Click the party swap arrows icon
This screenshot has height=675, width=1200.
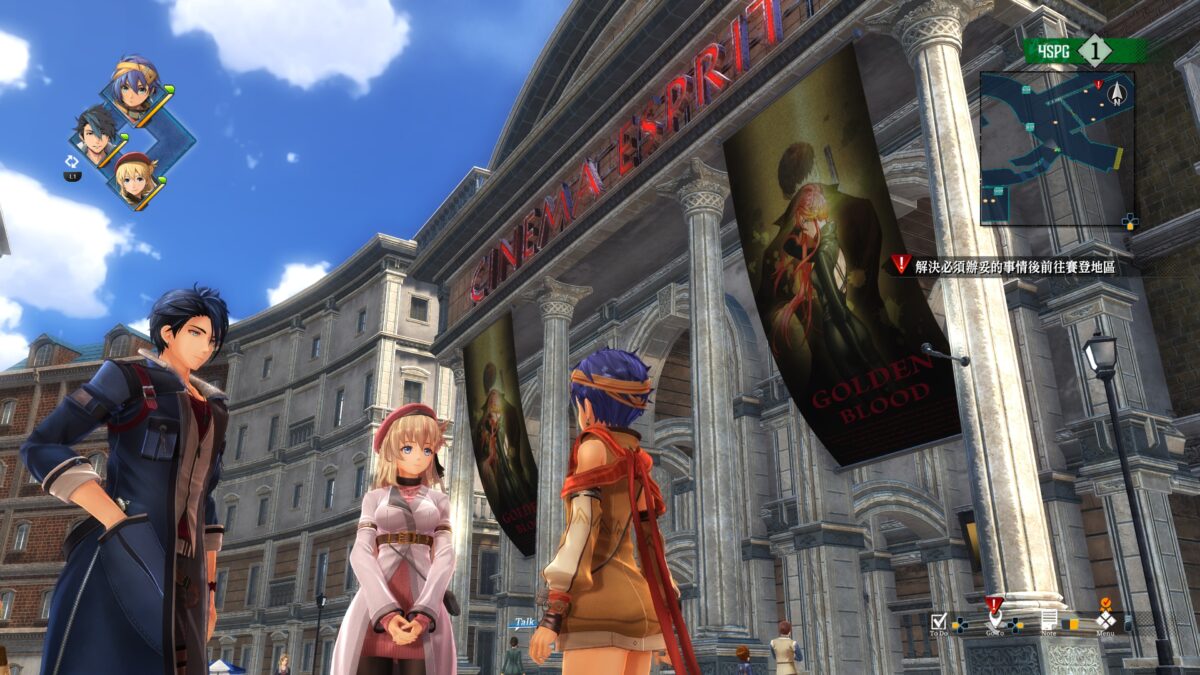[72, 160]
